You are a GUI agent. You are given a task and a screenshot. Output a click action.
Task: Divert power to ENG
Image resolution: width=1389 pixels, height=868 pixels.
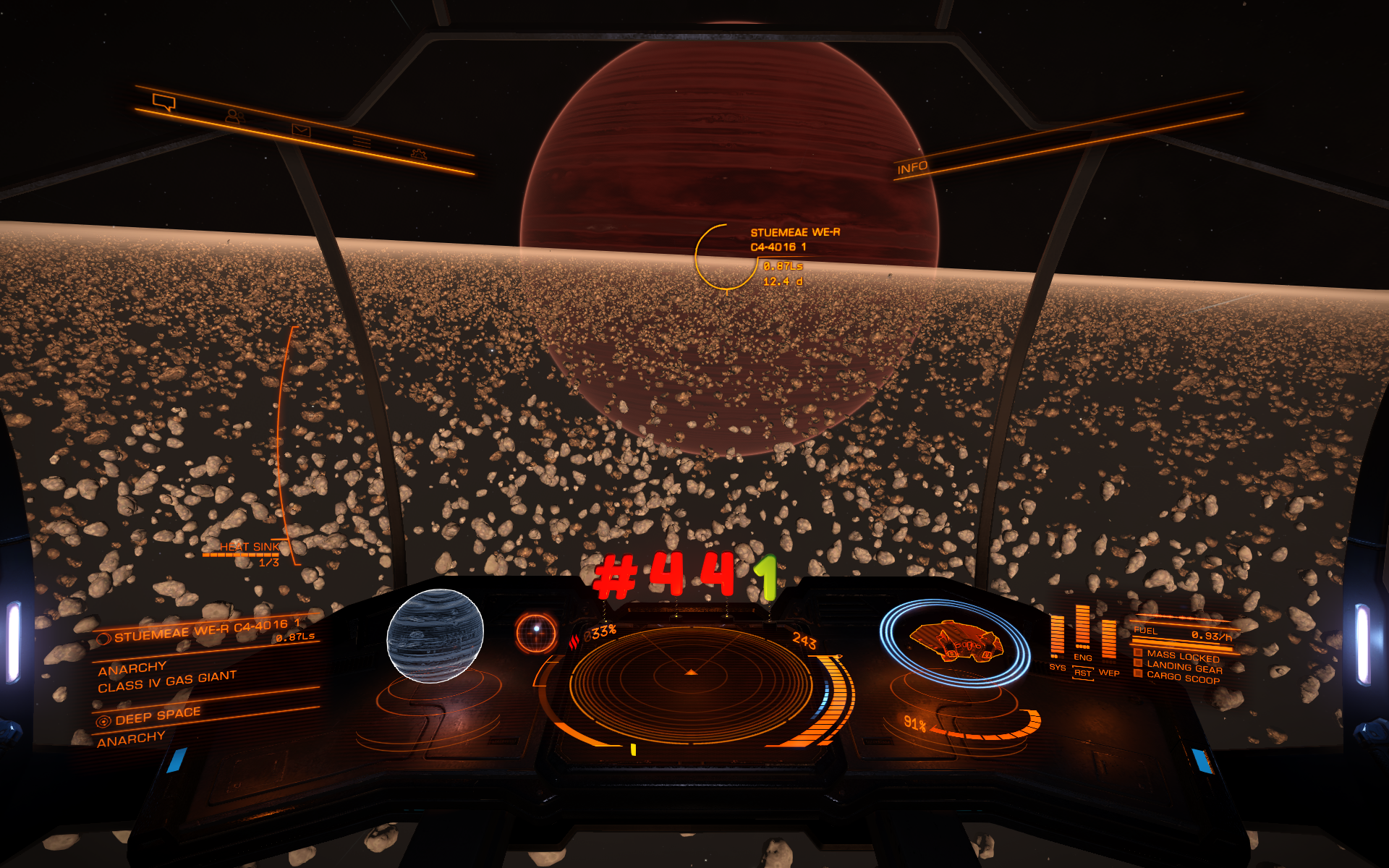(x=1083, y=658)
